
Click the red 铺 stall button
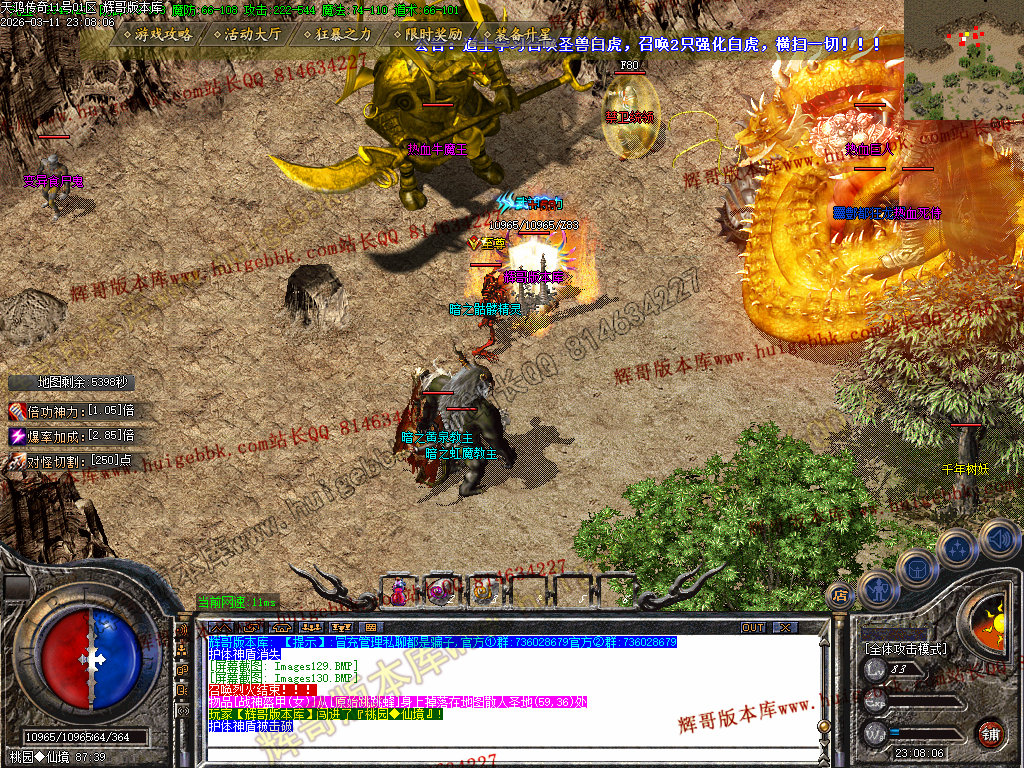click(x=991, y=733)
